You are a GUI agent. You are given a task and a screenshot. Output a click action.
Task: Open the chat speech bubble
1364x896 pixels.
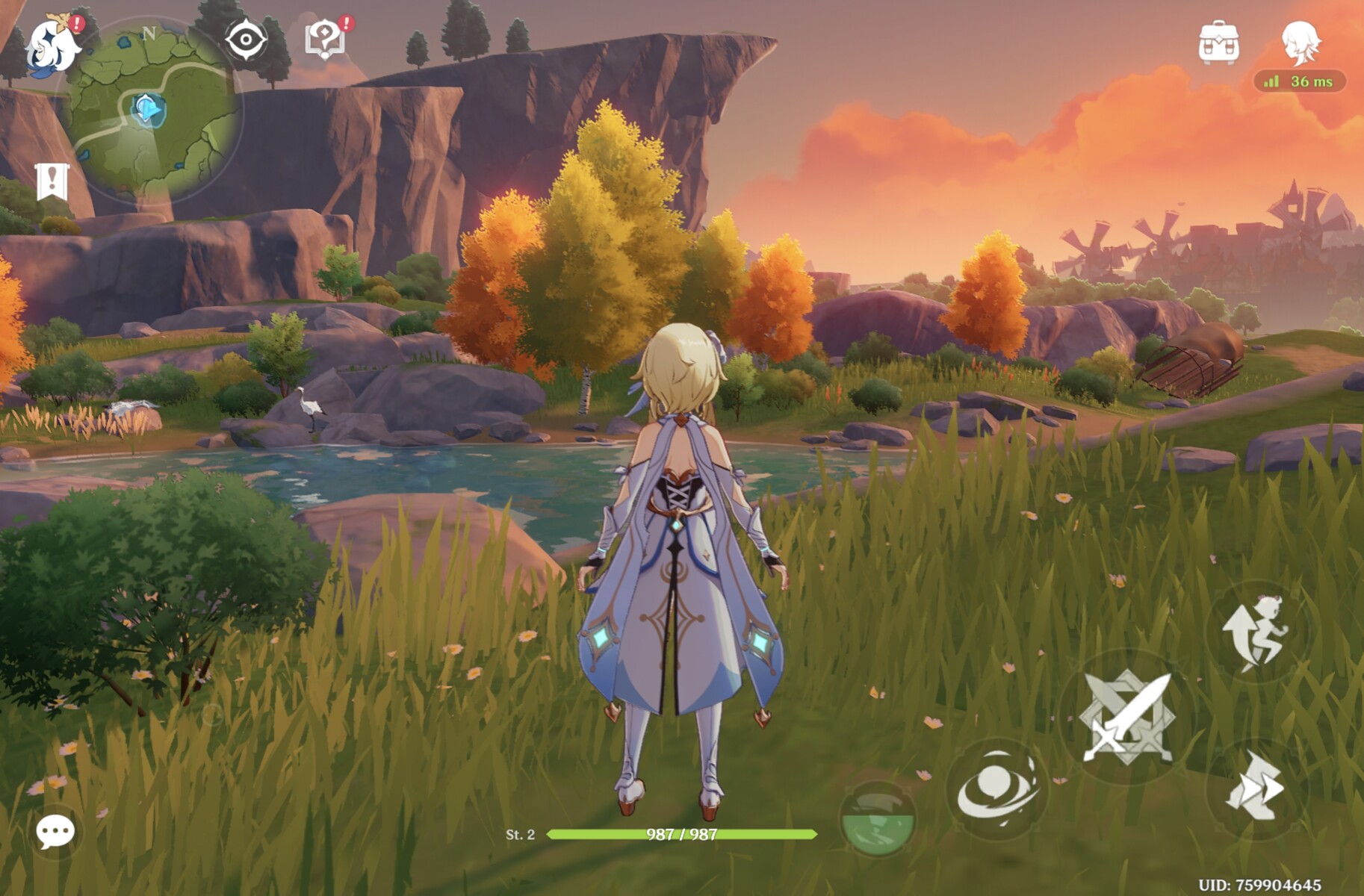pyautogui.click(x=55, y=831)
